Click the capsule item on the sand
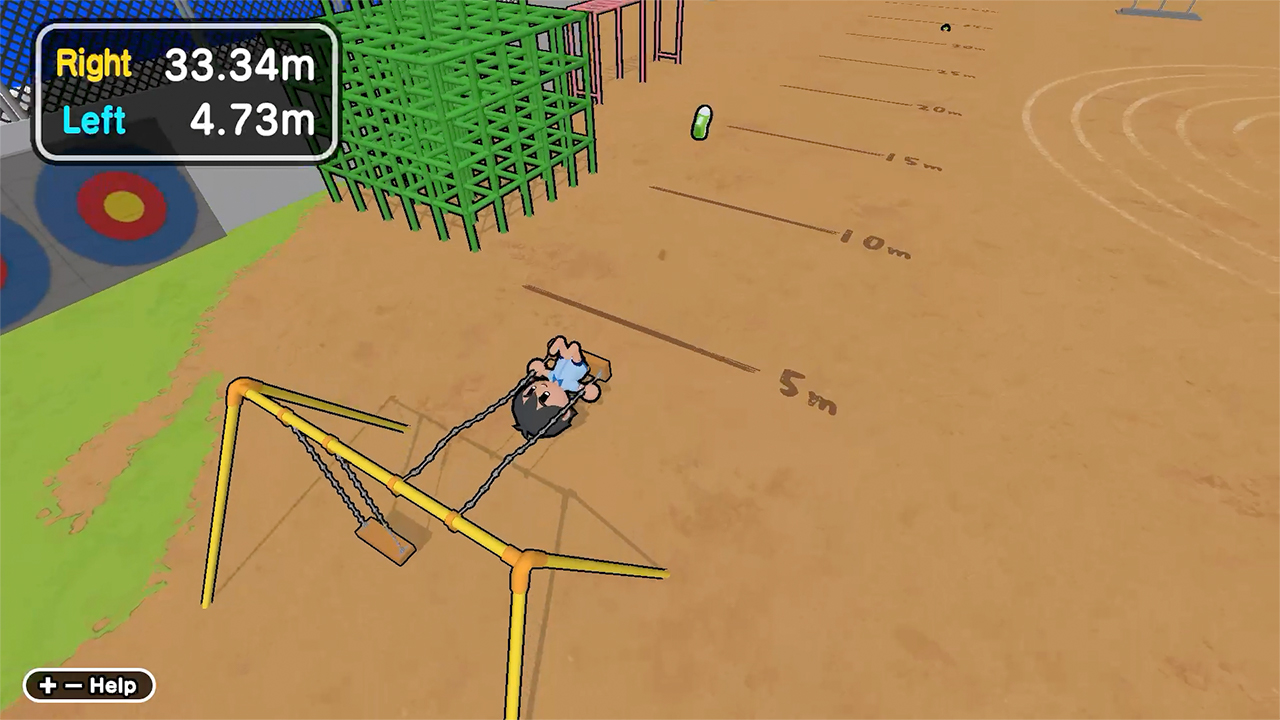 point(701,124)
